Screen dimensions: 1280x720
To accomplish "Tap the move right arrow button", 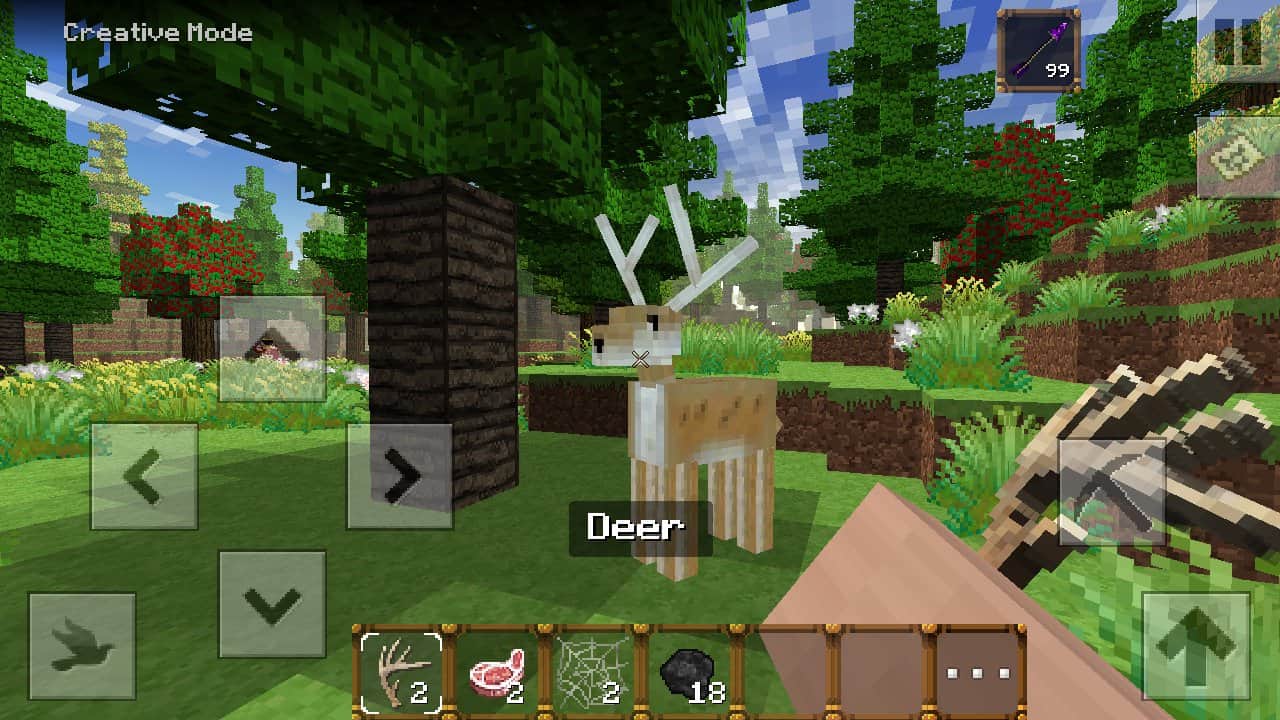I will pos(400,476).
